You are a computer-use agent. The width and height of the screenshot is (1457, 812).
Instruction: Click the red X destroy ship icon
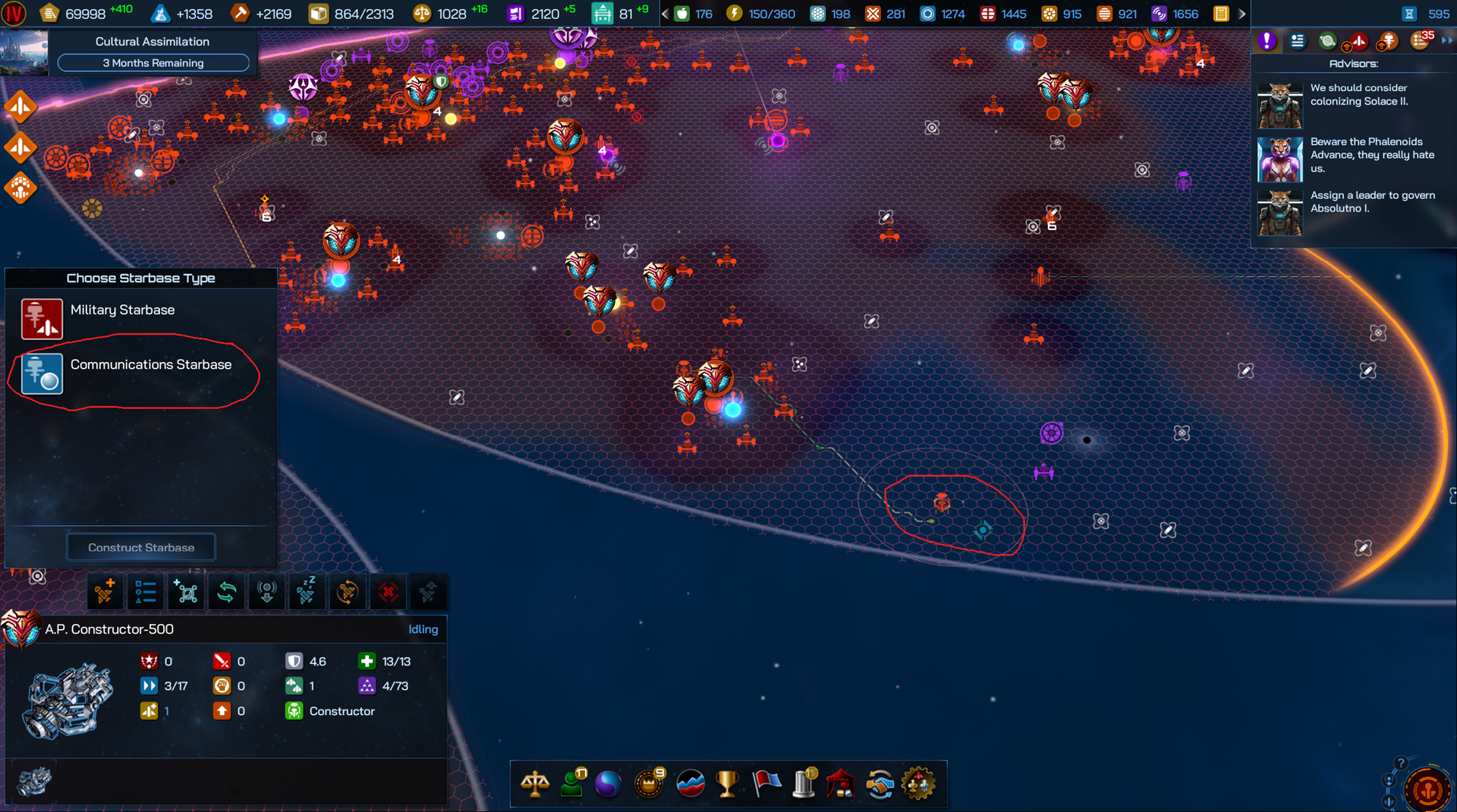(388, 592)
